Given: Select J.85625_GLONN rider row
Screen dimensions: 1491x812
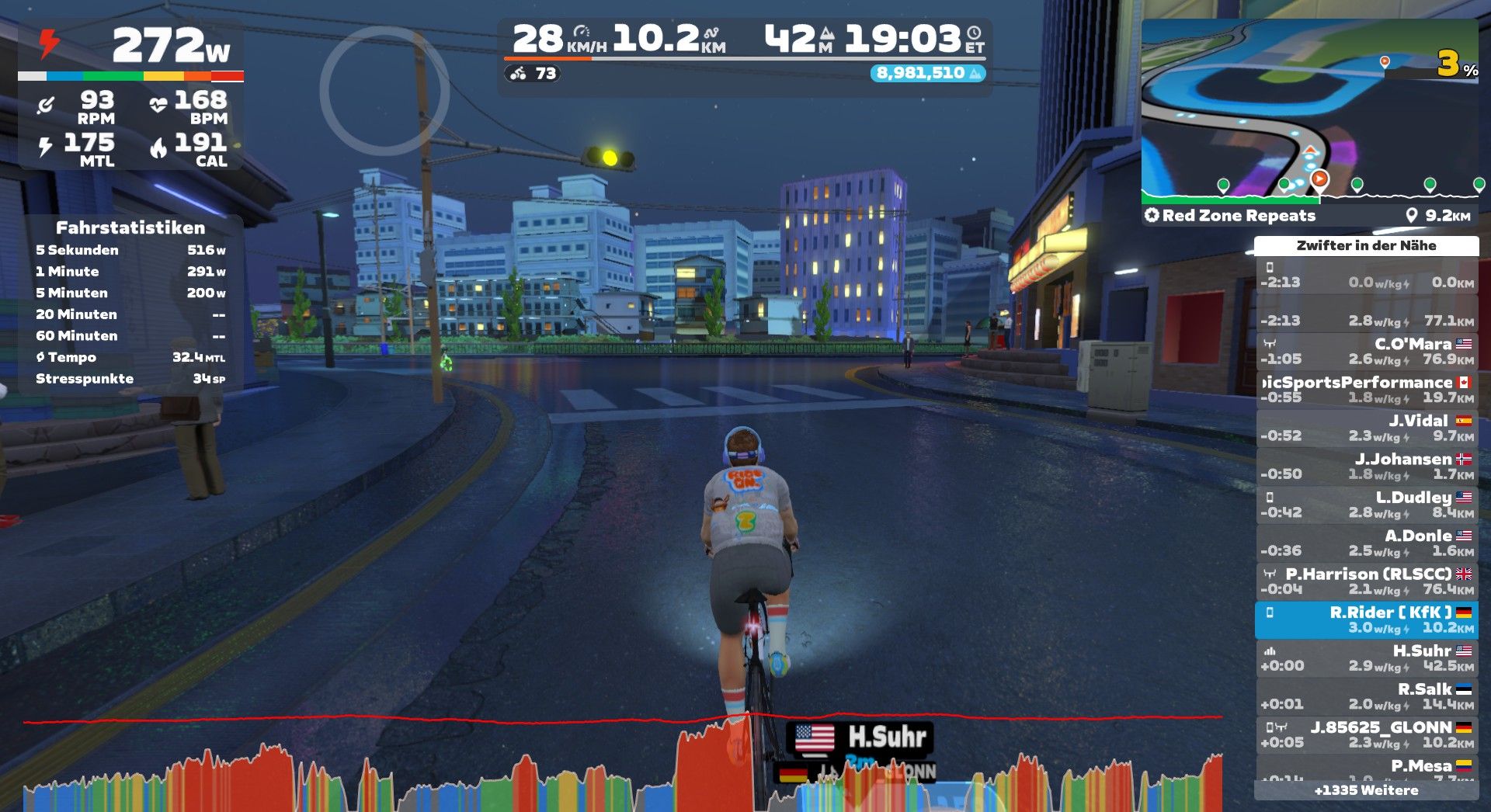Looking at the screenshot, I should coord(1367,734).
